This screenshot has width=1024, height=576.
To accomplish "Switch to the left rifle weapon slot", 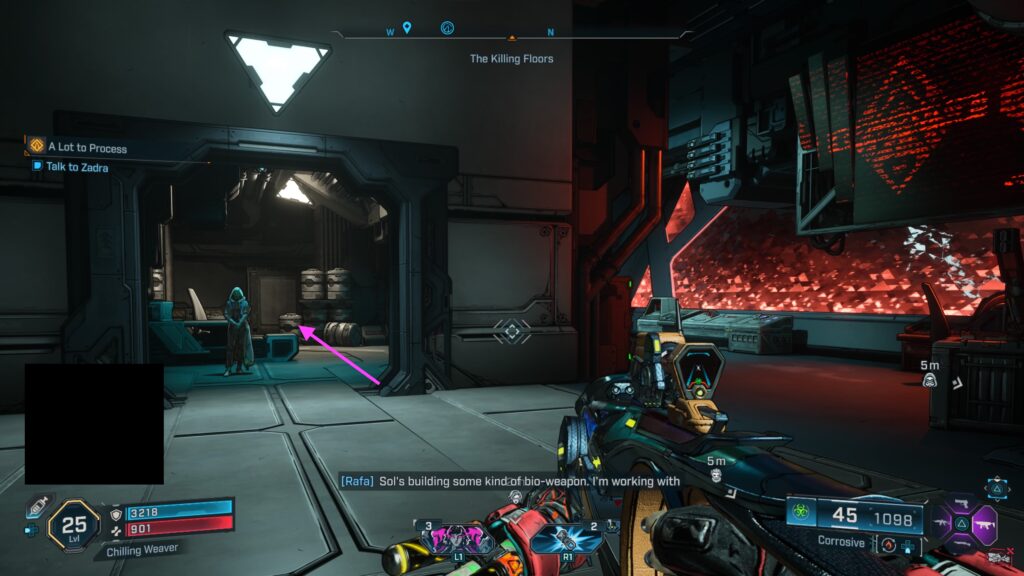I will pos(942,522).
